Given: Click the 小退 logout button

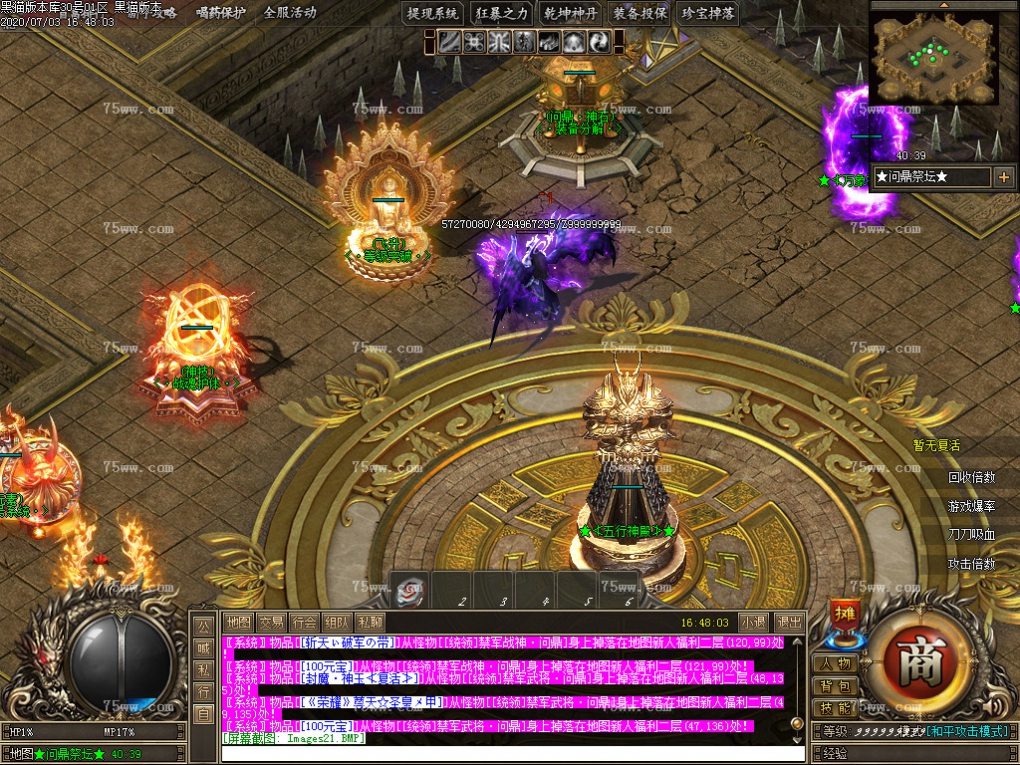Looking at the screenshot, I should [753, 622].
